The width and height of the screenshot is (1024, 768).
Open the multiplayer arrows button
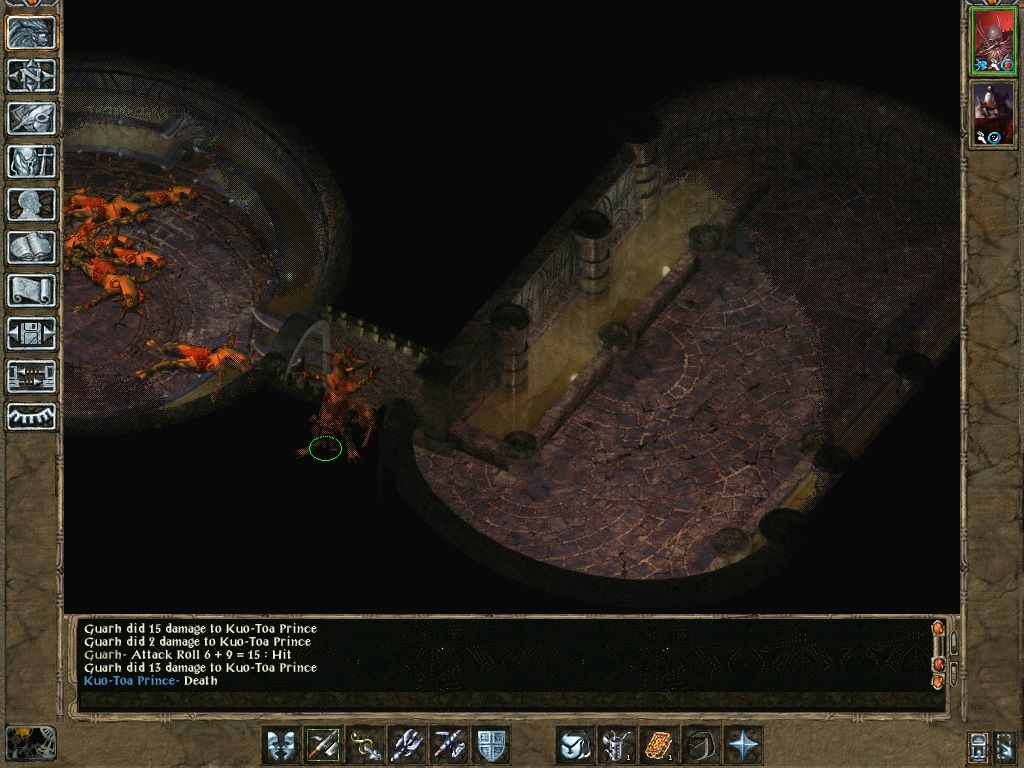tap(31, 376)
